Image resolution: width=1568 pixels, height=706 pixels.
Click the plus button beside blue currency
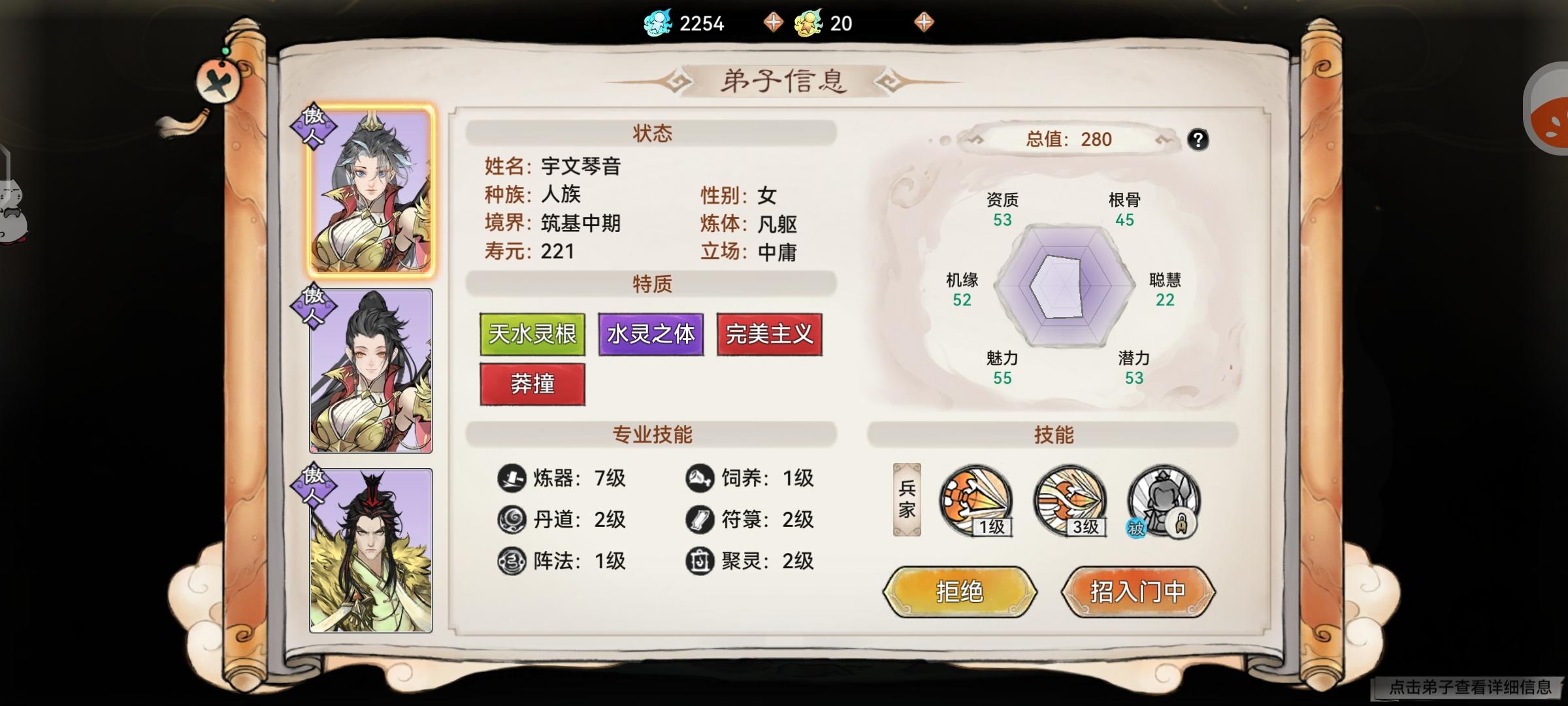click(x=774, y=22)
